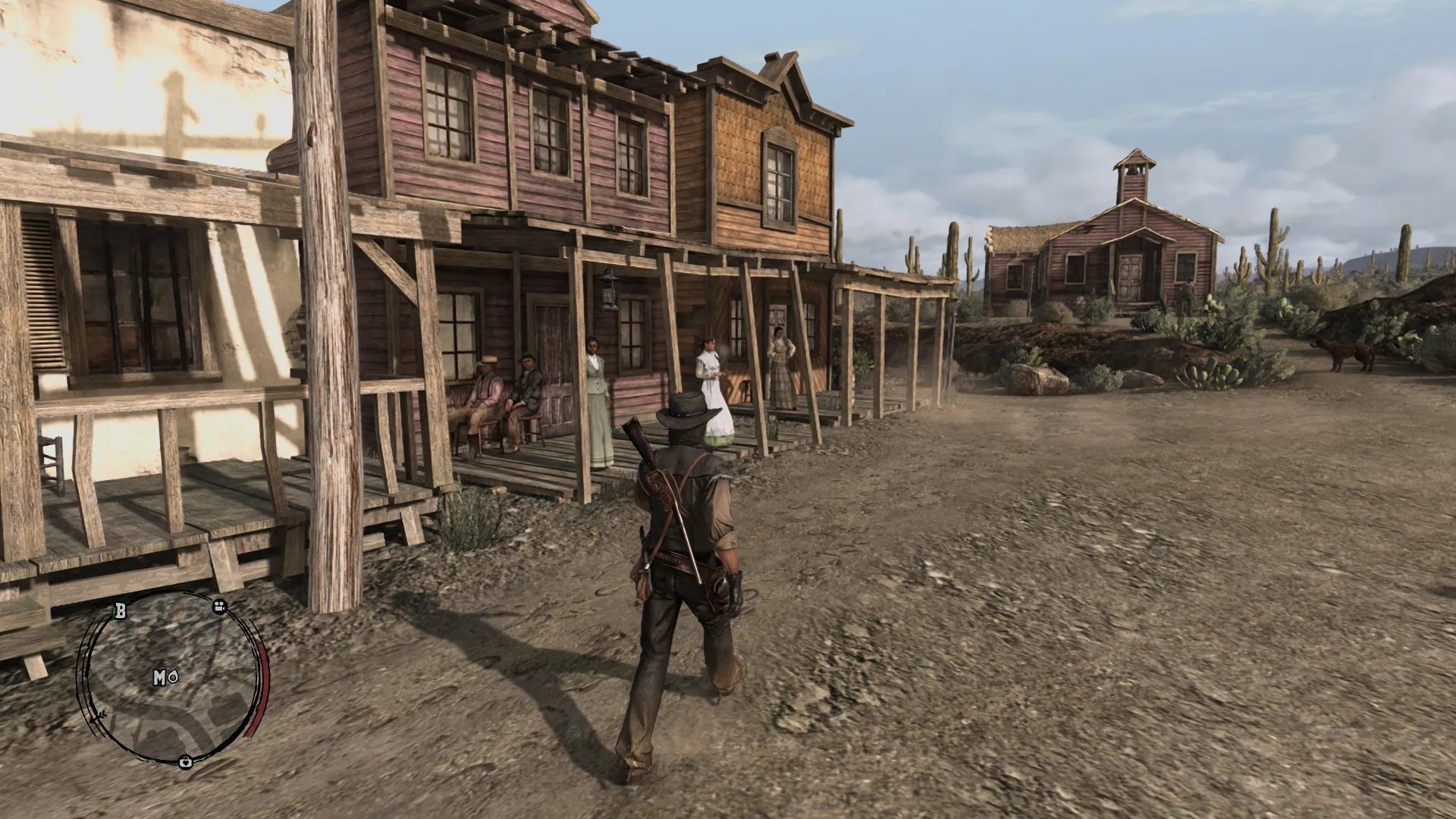Screen dimensions: 1456x819
Task: Click the arrow marker on the minimap rim
Action: [96, 717]
